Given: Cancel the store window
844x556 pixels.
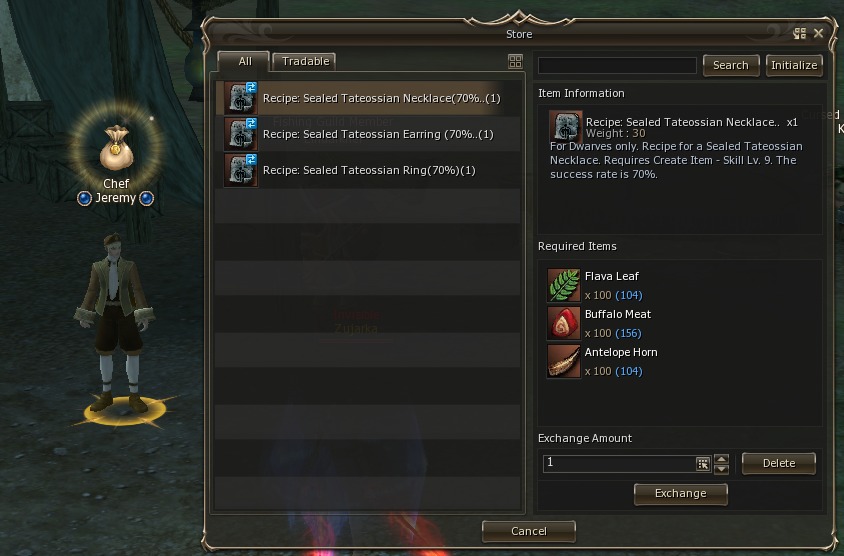Looking at the screenshot, I should [528, 531].
